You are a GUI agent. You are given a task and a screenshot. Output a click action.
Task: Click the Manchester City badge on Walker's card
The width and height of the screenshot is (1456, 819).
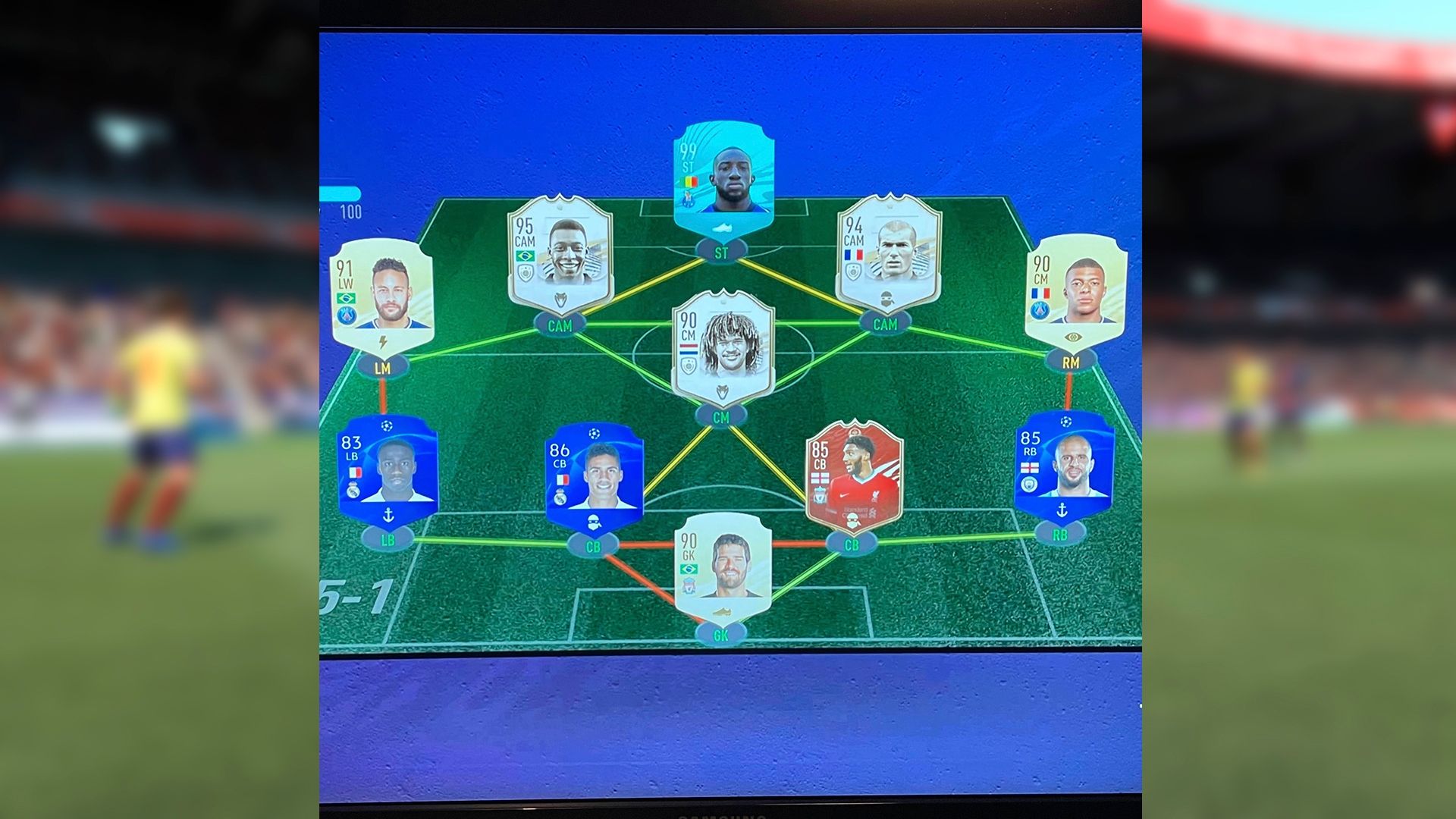1029,484
